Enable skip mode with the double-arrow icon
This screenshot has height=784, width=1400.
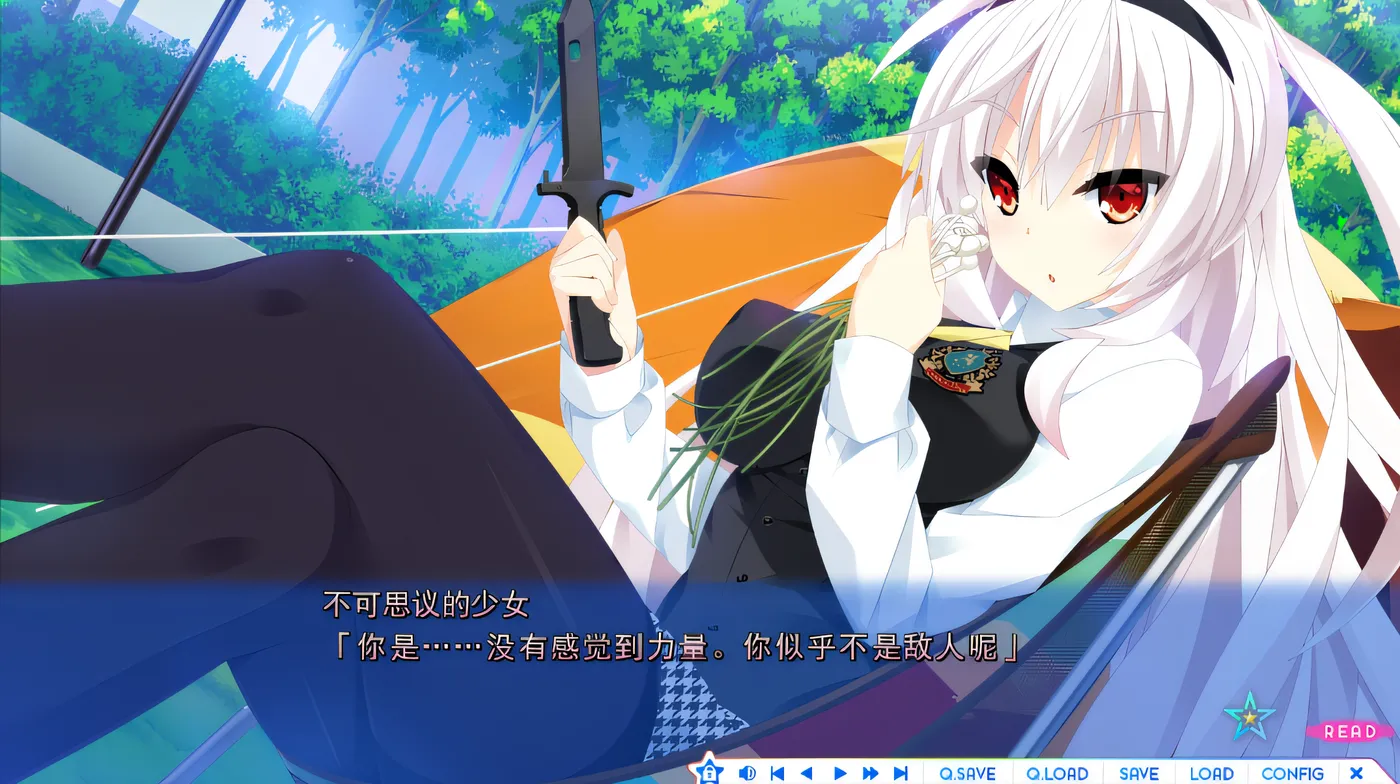(x=869, y=773)
